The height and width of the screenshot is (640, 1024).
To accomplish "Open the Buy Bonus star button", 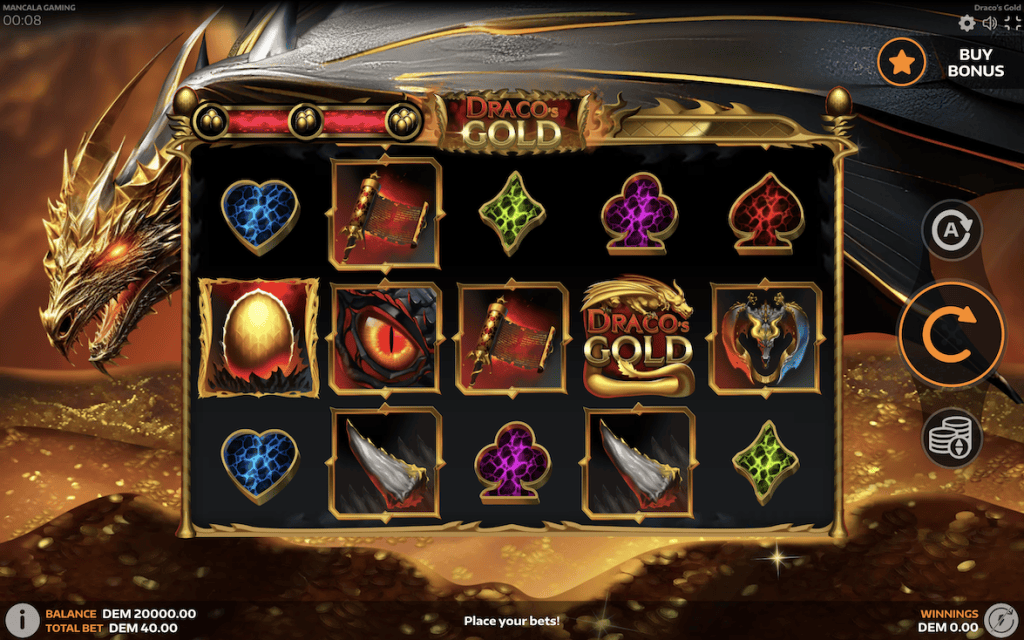I will [x=902, y=62].
